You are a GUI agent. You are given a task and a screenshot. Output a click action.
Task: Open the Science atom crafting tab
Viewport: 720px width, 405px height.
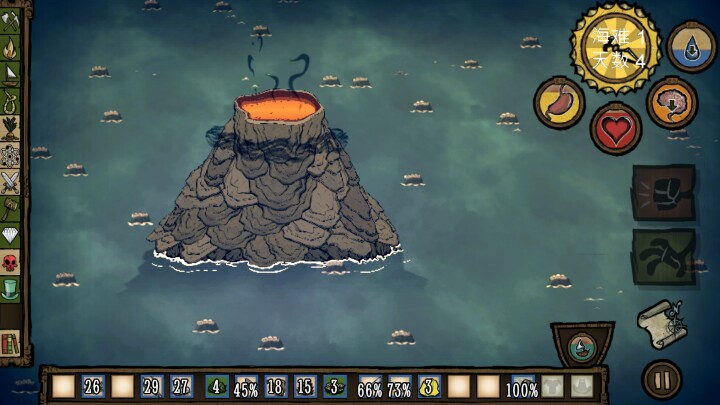tap(11, 155)
